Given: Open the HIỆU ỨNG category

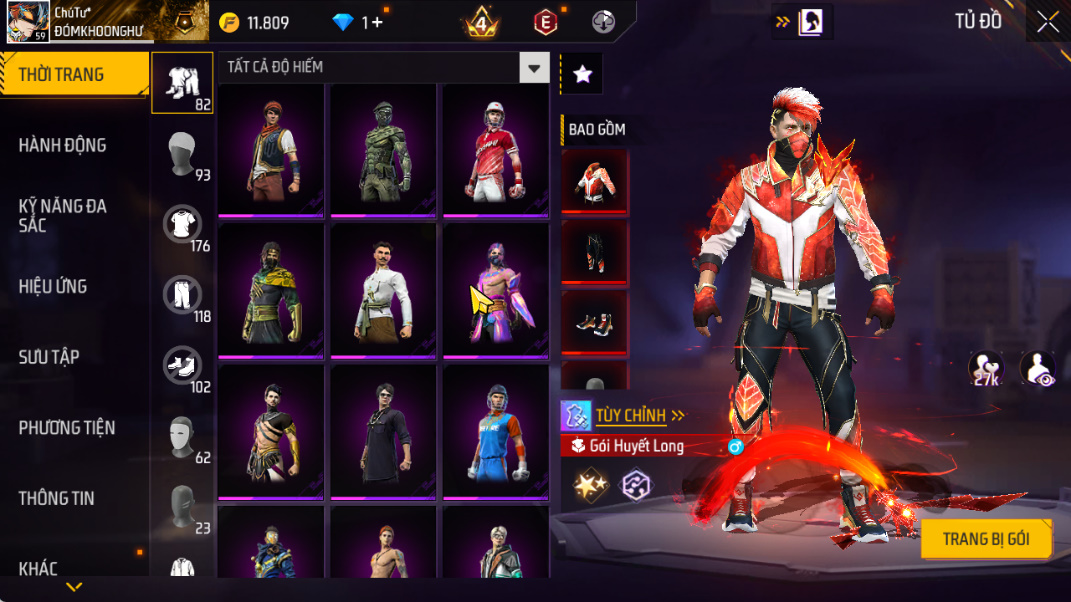Looking at the screenshot, I should pyautogui.click(x=53, y=287).
